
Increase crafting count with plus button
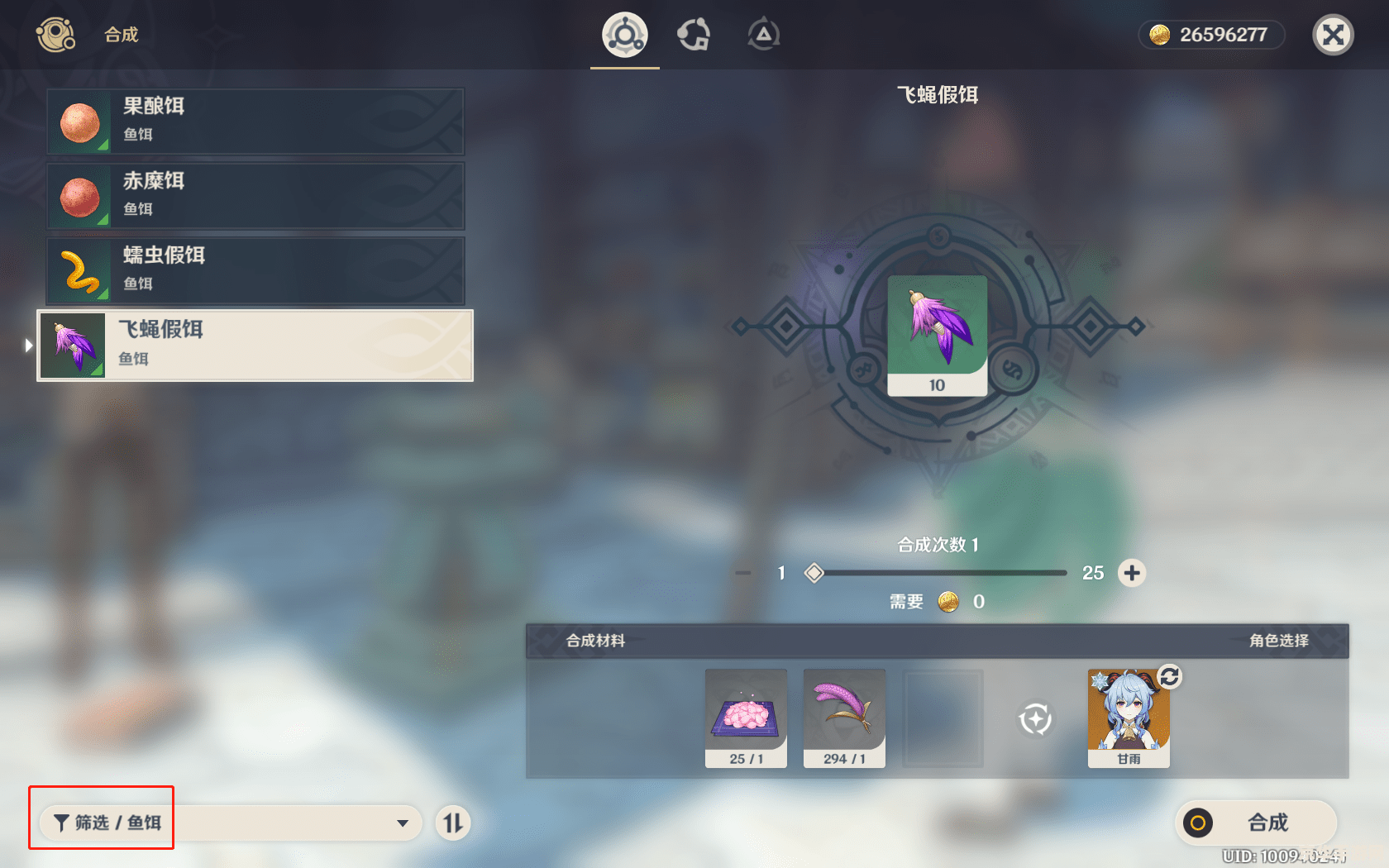(x=1132, y=573)
